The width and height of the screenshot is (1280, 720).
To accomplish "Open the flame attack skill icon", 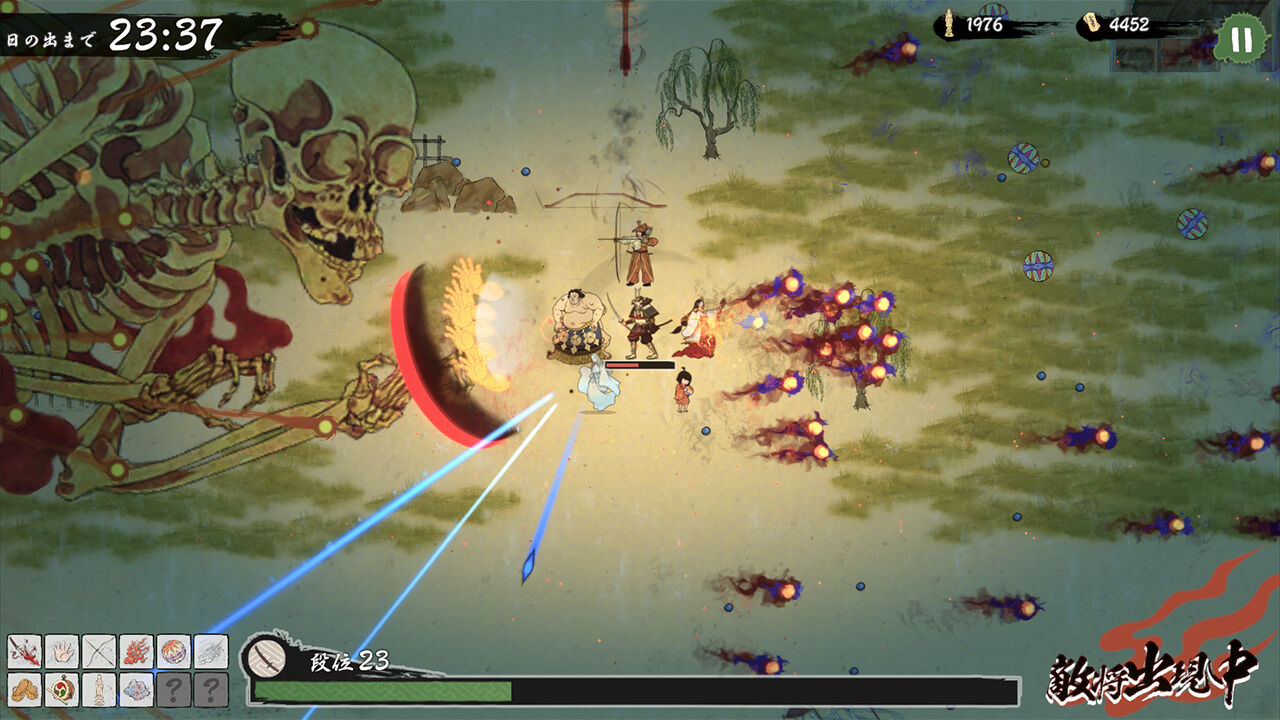I will pyautogui.click(x=137, y=651).
